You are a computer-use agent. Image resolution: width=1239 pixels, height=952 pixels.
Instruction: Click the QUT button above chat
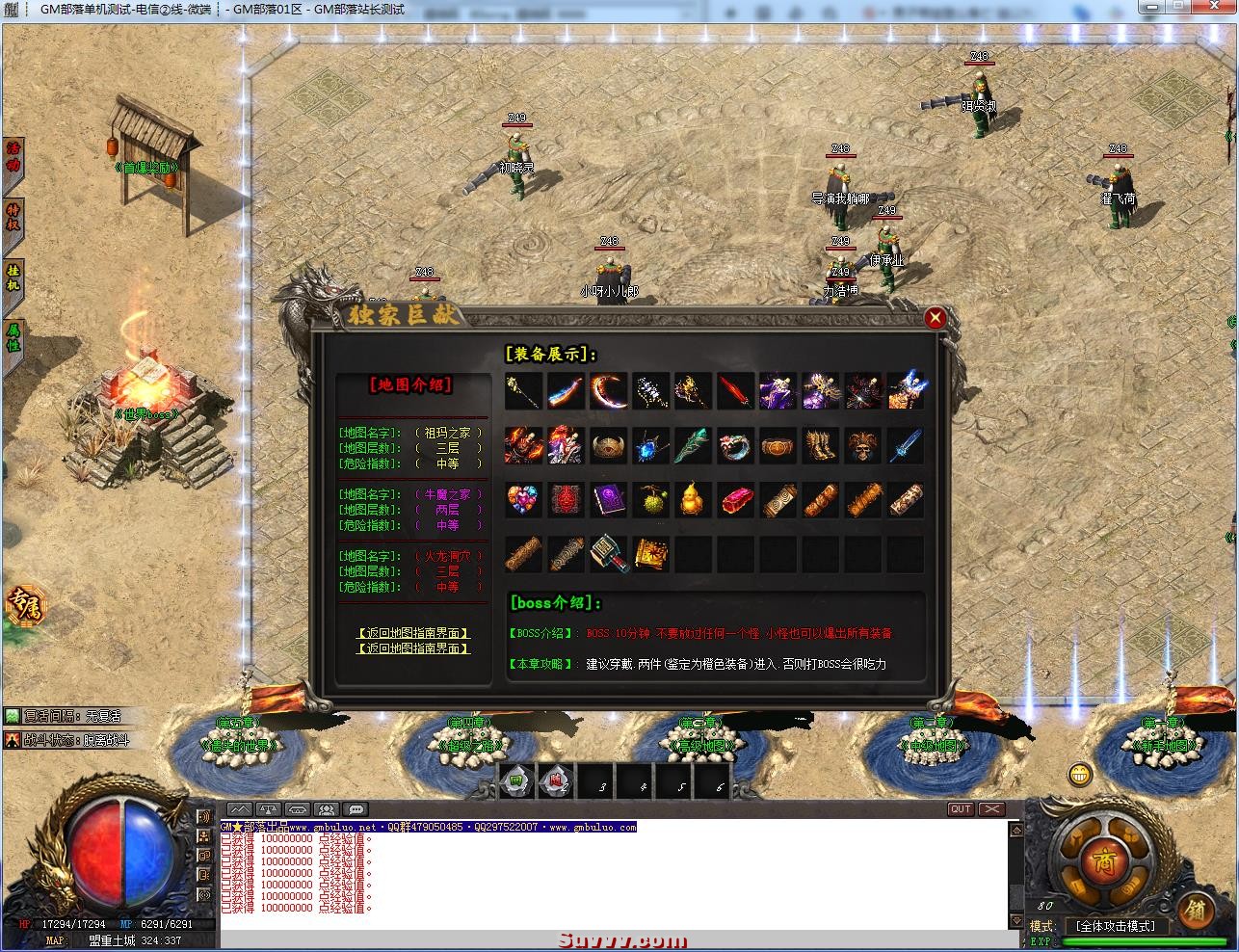(x=961, y=809)
